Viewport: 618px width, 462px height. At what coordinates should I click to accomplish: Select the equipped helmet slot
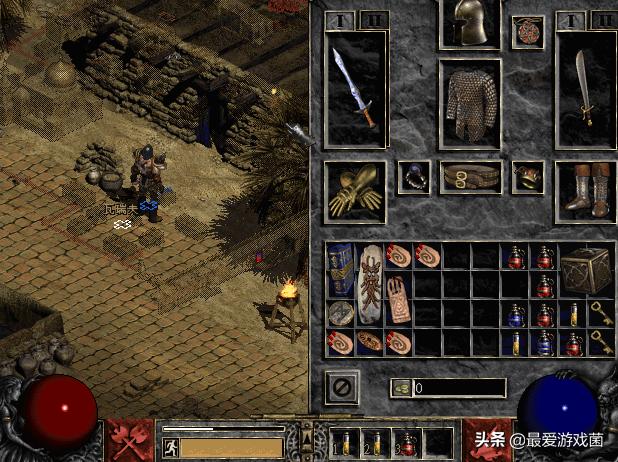click(x=469, y=24)
